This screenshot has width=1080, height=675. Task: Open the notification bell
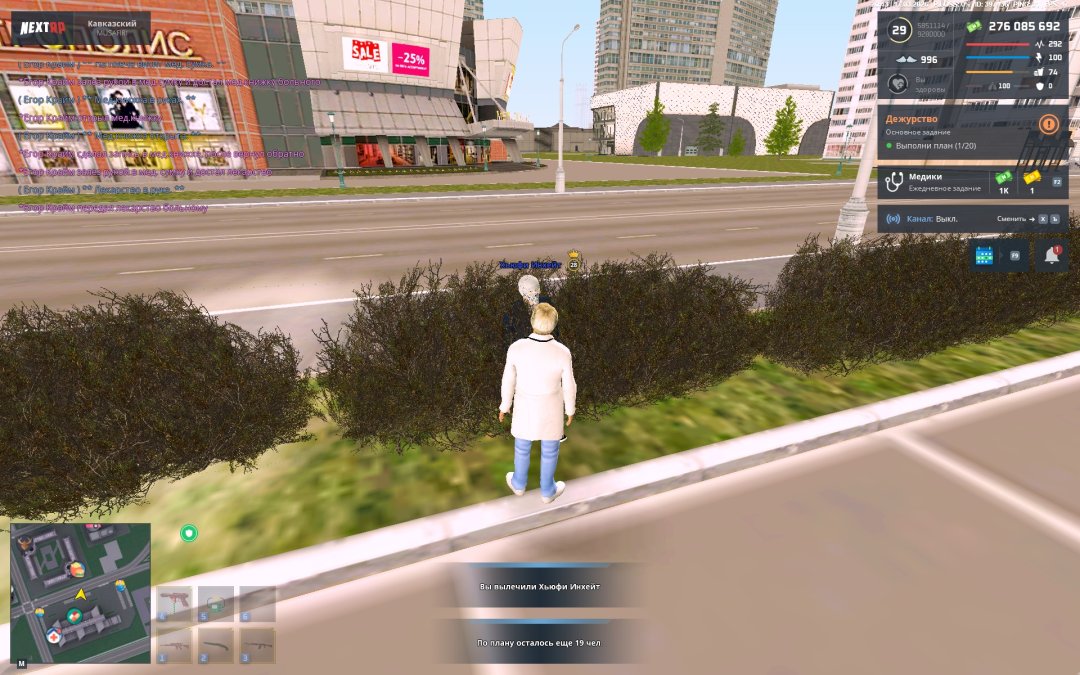pyautogui.click(x=1051, y=256)
